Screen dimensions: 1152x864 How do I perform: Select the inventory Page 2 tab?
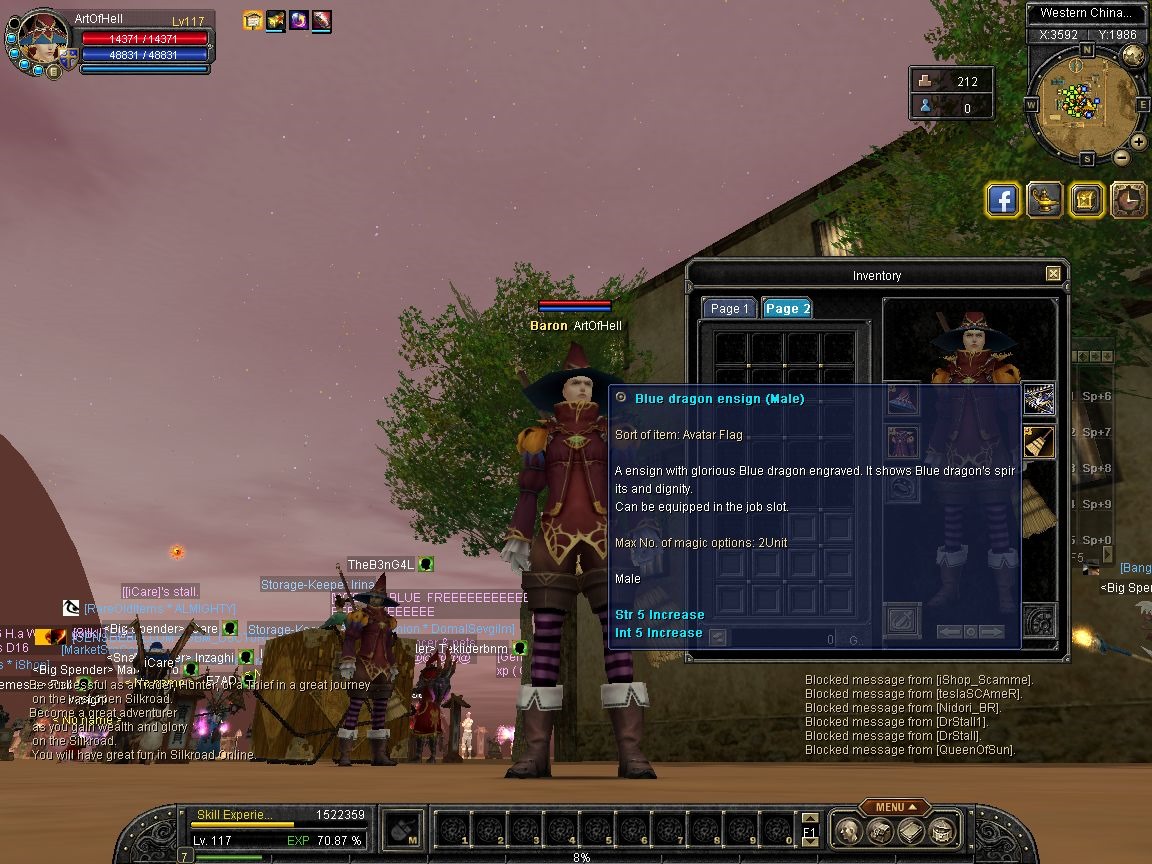pyautogui.click(x=787, y=309)
